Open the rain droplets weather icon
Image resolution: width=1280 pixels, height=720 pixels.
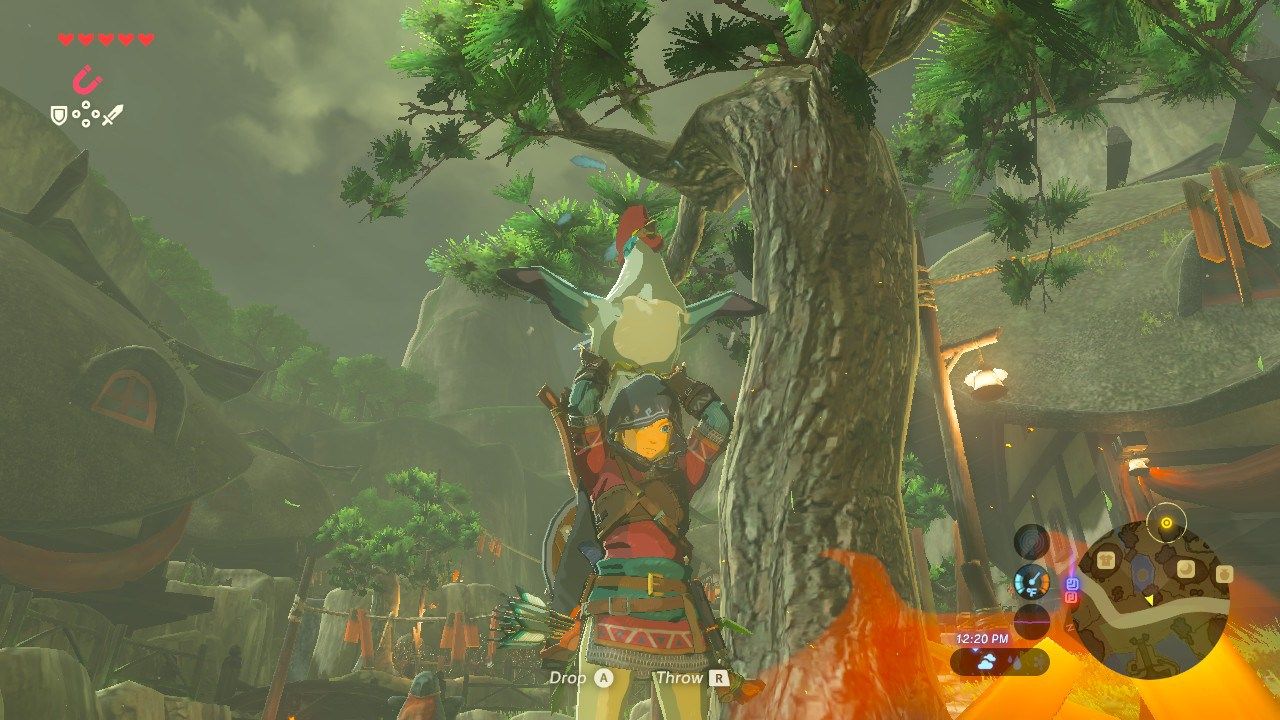tap(1017, 660)
